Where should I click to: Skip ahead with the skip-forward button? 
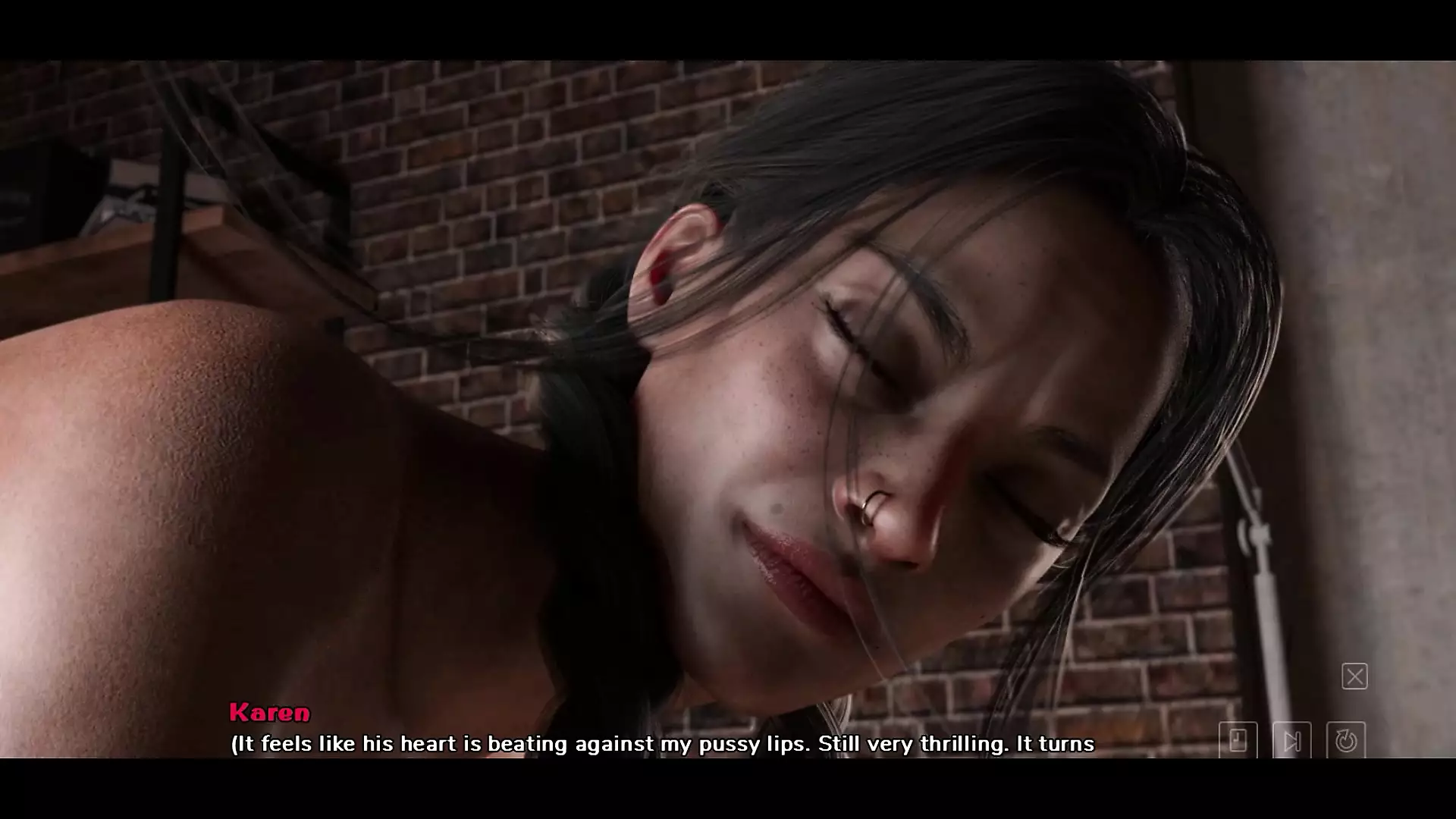pyautogui.click(x=1291, y=740)
